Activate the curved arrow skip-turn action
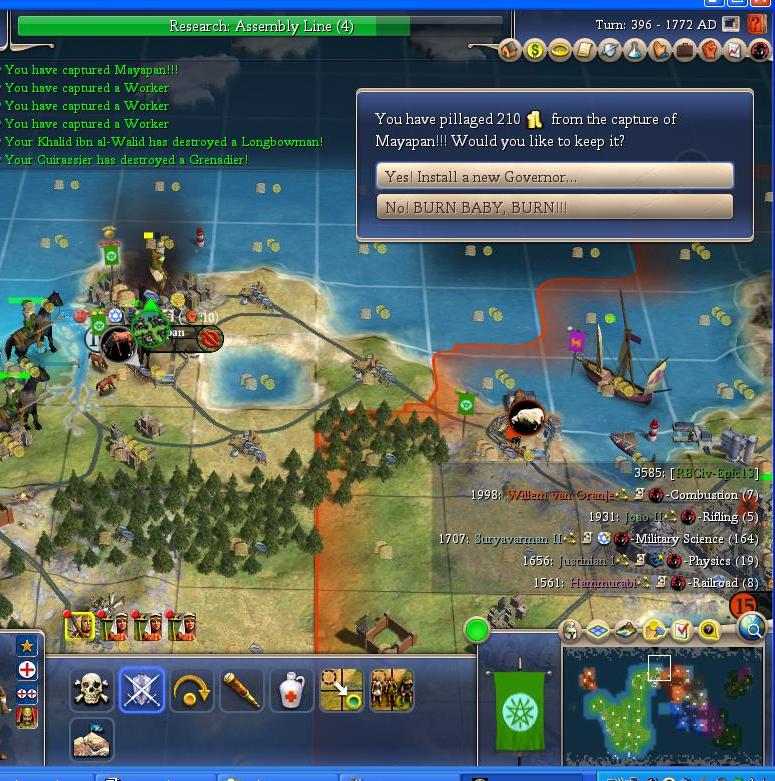Viewport: 775px width, 781px height. (191, 689)
